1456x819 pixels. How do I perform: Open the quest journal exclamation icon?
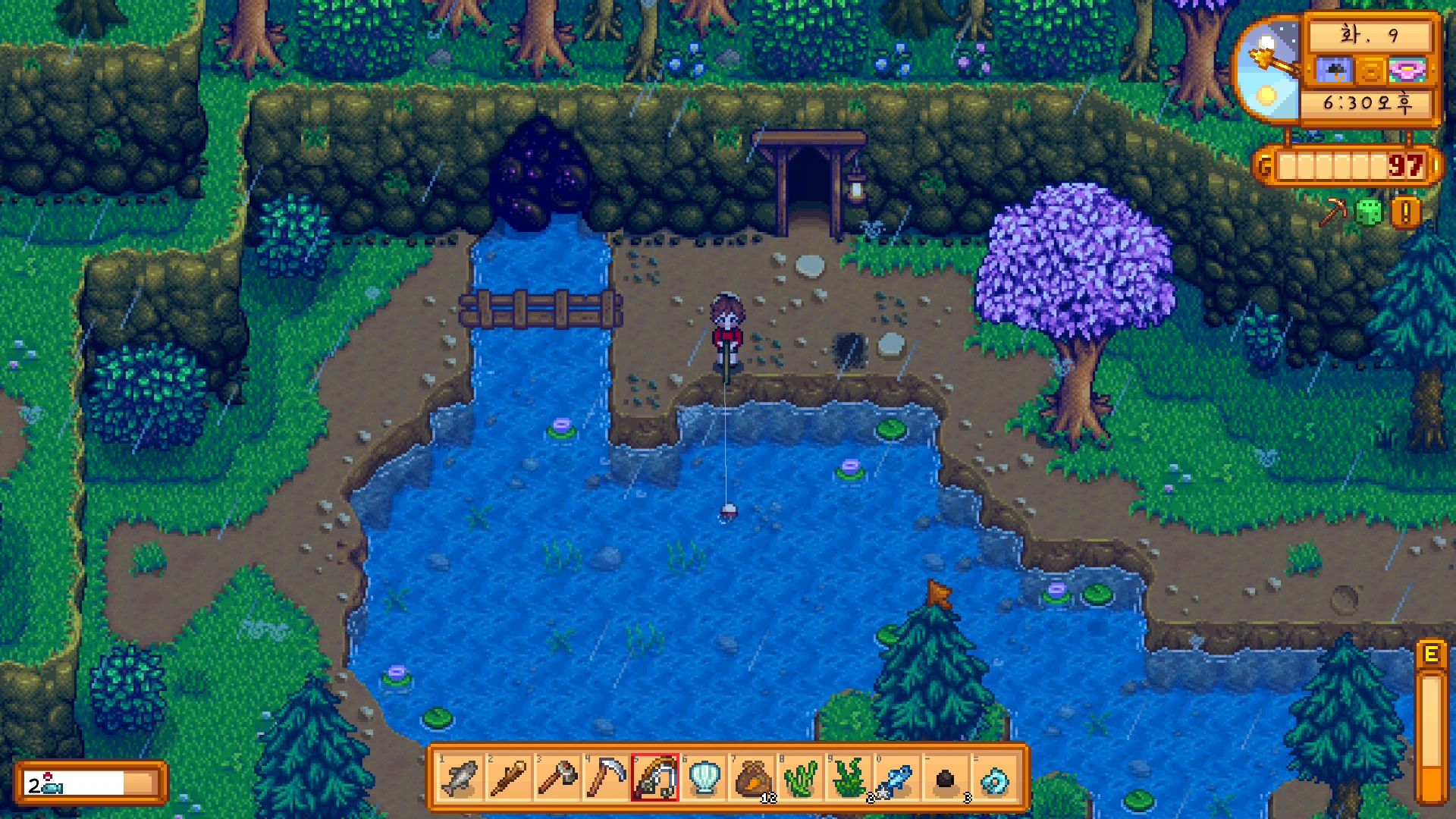(x=1405, y=213)
